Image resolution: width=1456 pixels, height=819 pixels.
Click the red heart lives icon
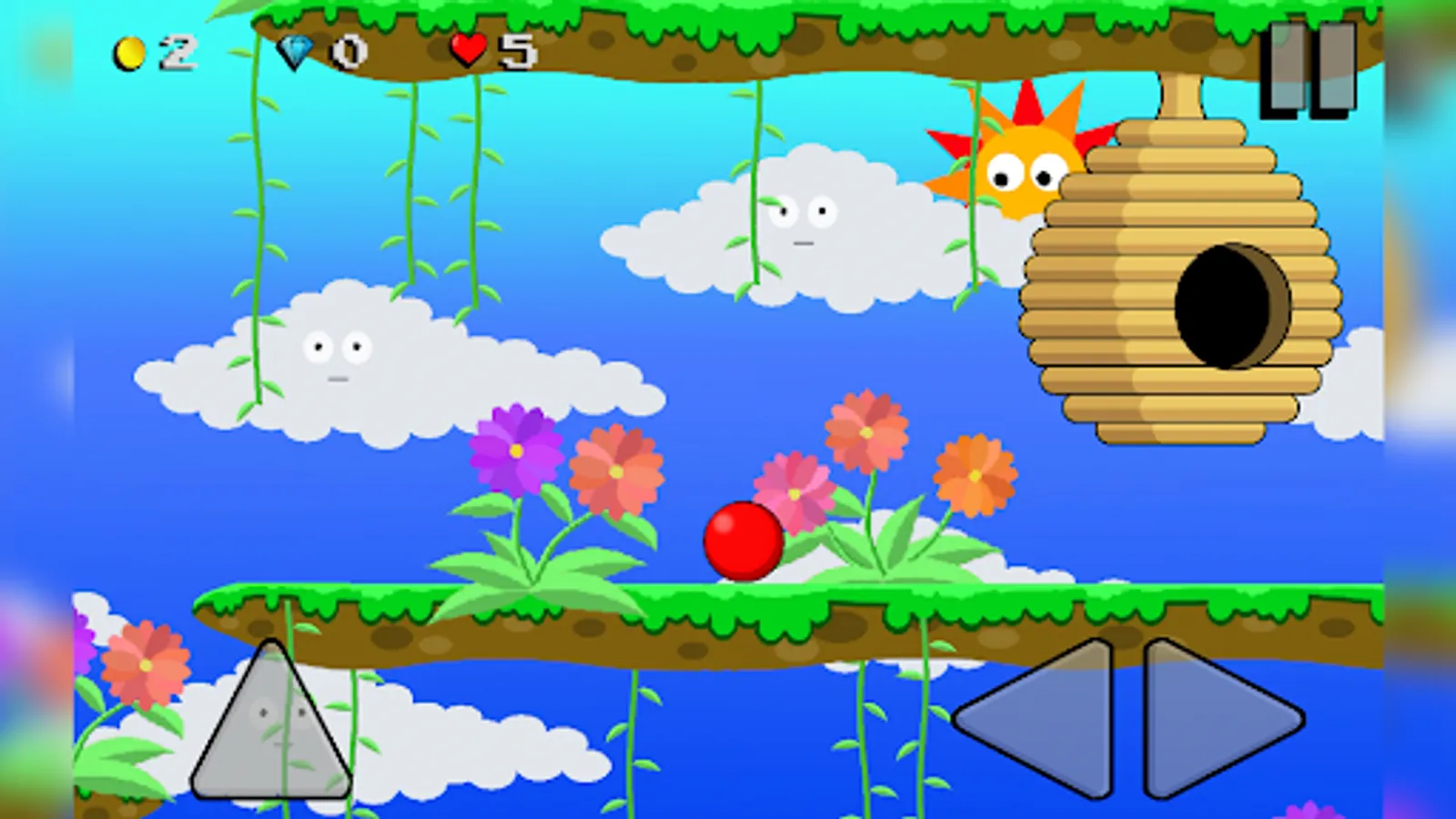point(467,50)
